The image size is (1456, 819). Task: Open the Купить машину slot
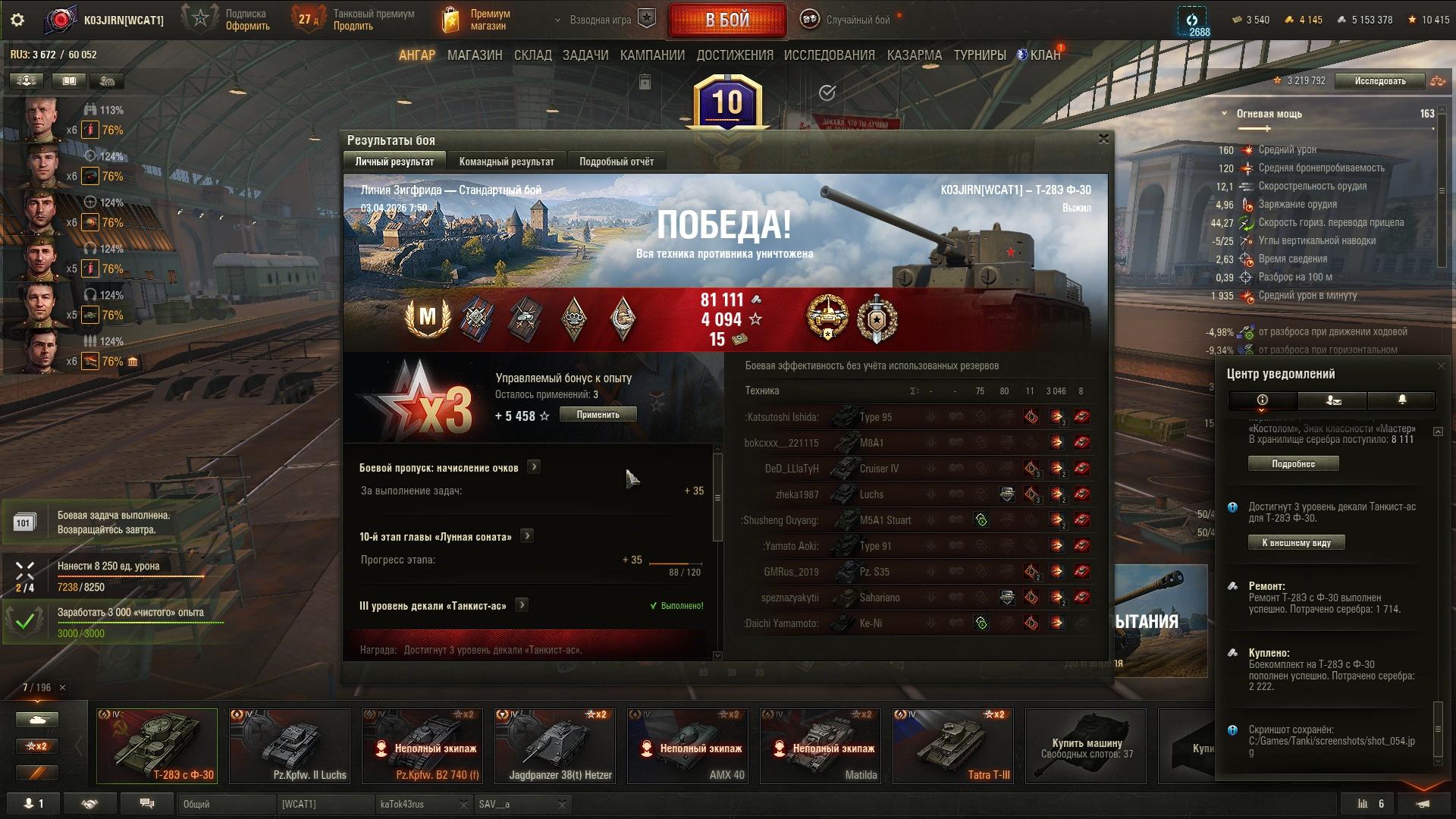point(1086,745)
